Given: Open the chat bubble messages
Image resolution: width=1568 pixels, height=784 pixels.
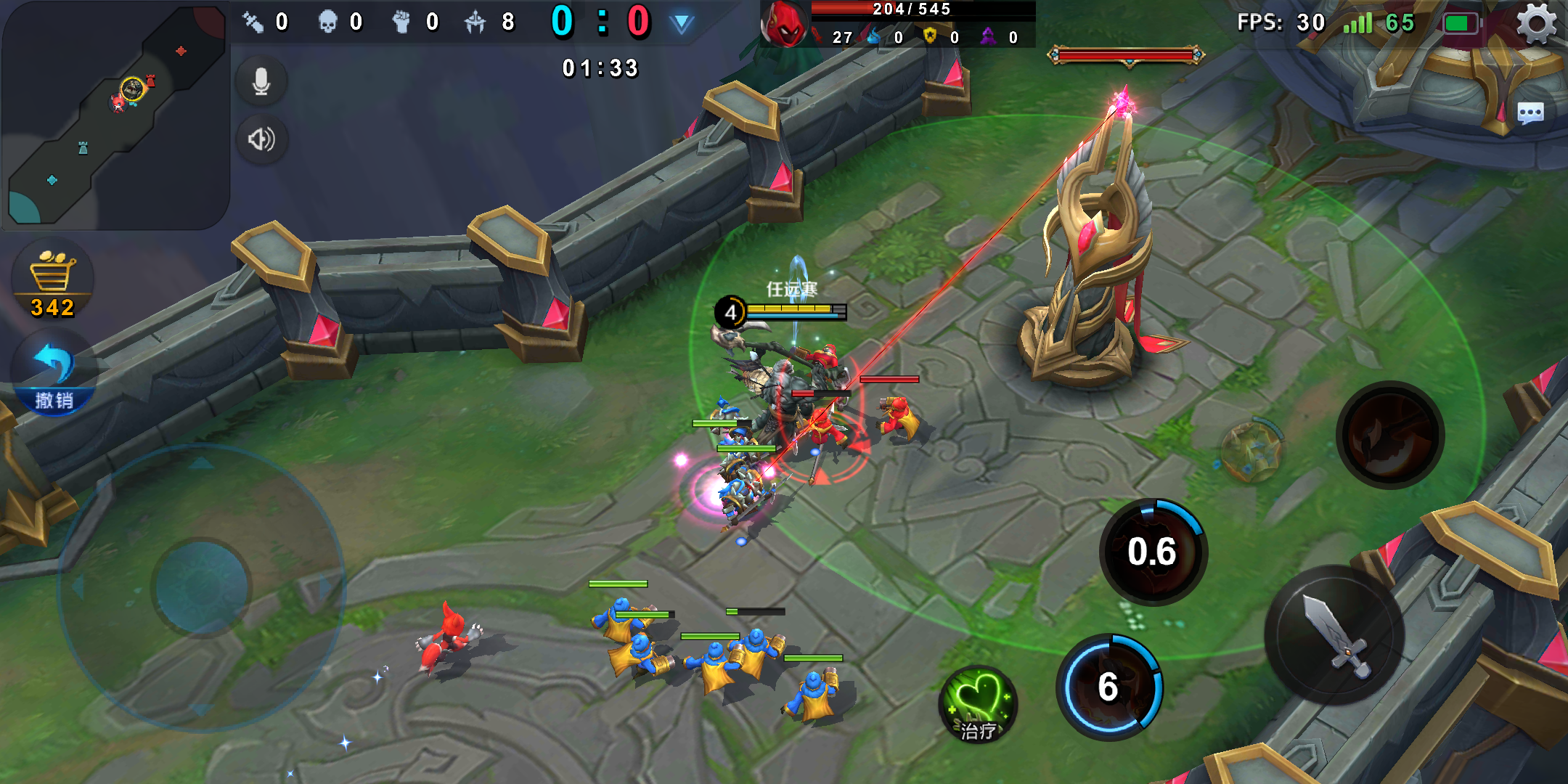Looking at the screenshot, I should click(x=1530, y=113).
